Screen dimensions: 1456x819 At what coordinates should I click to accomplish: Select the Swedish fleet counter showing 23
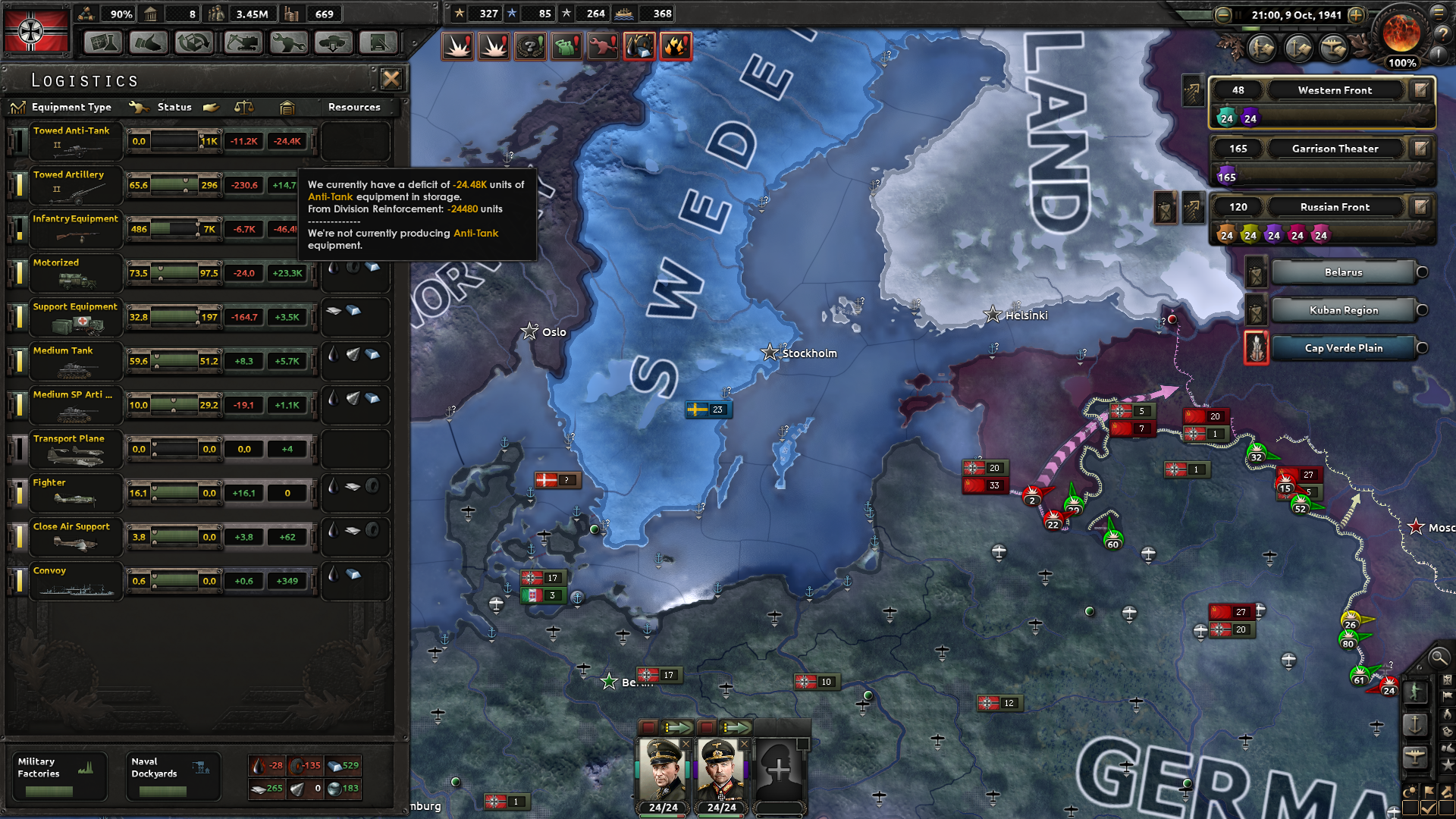708,409
